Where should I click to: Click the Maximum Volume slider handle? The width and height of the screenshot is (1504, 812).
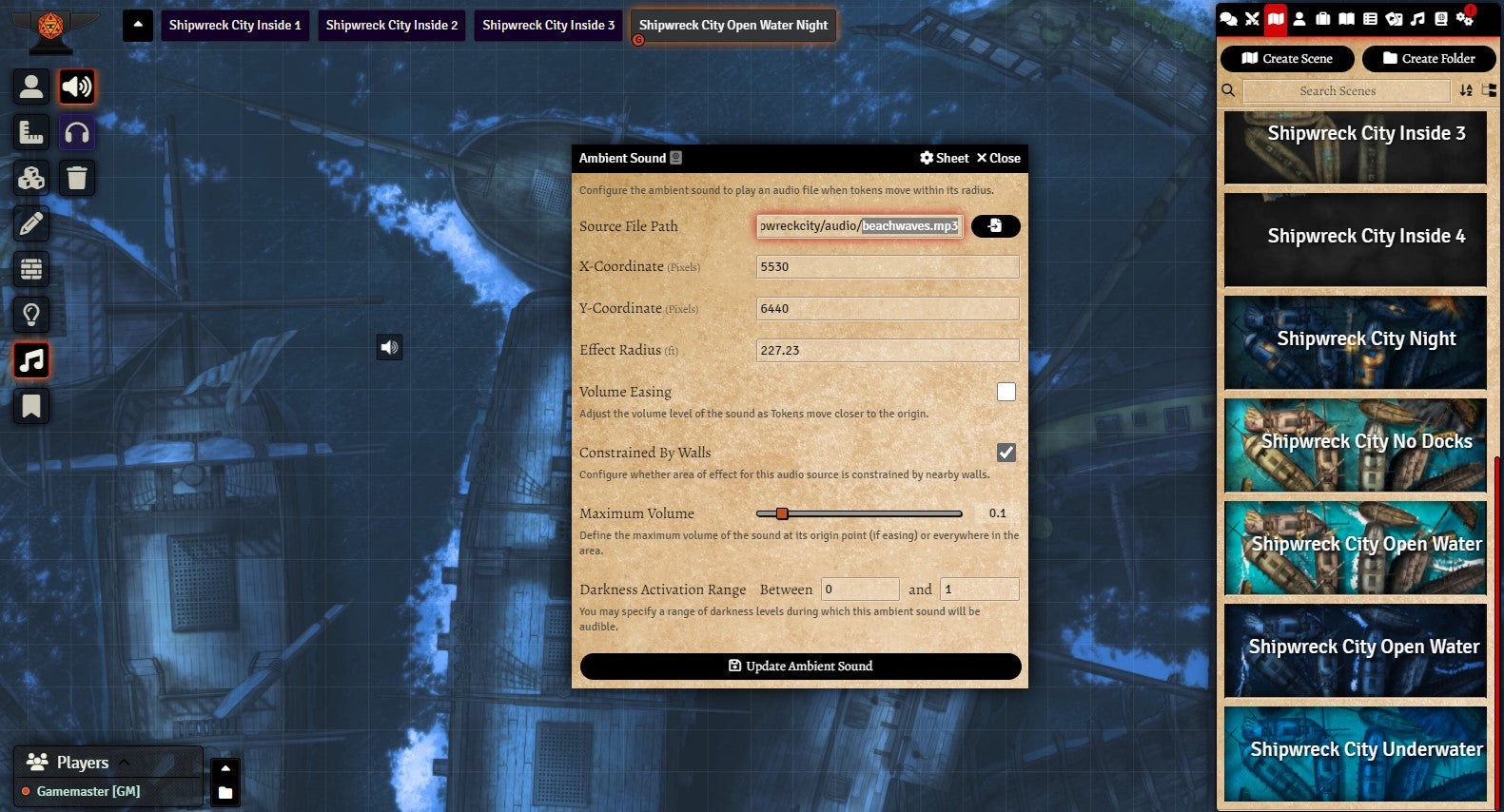click(x=782, y=513)
